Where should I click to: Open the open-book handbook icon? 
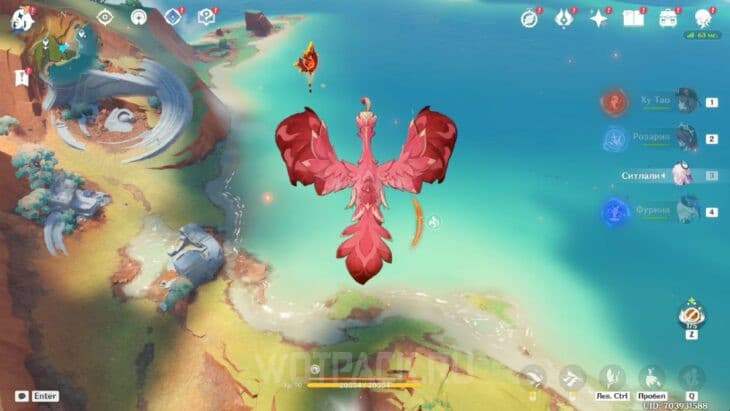(633, 18)
